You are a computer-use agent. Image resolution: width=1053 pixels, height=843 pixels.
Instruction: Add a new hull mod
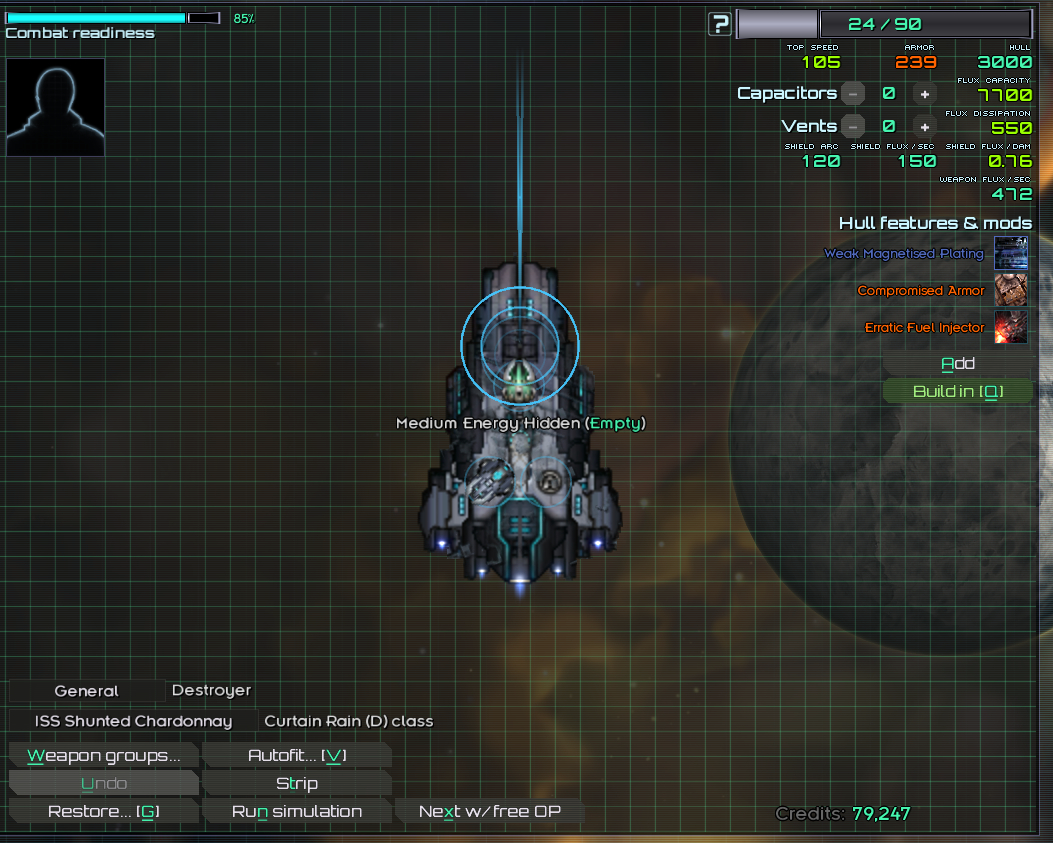[x=957, y=364]
